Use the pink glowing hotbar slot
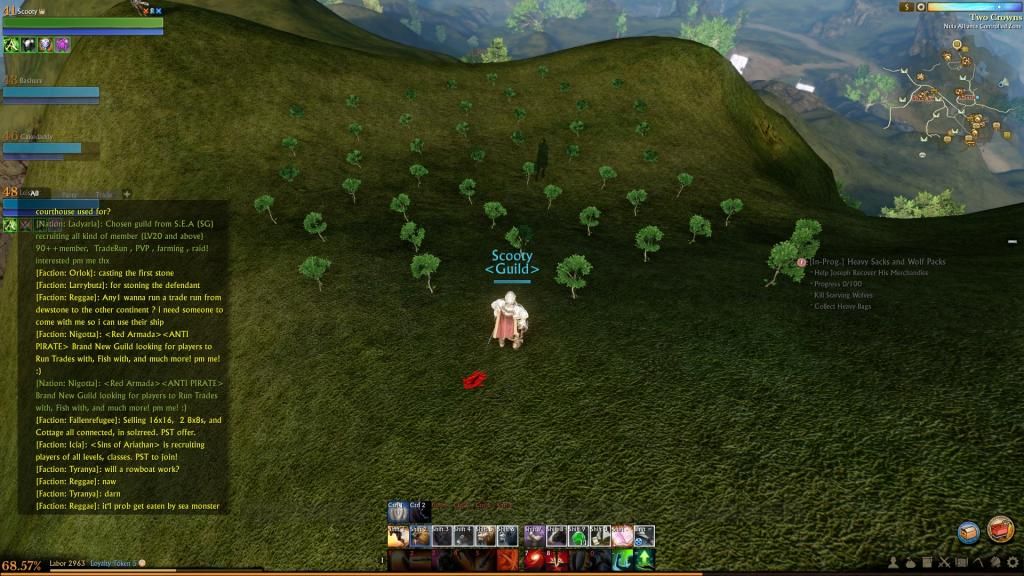This screenshot has height=576, width=1024. click(622, 537)
